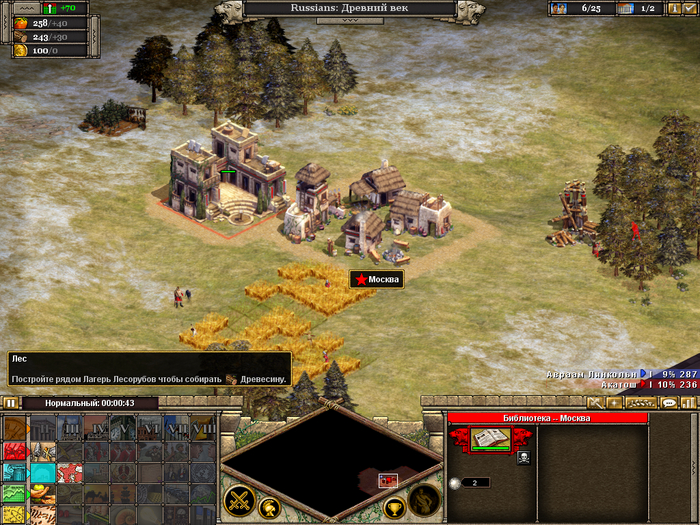Research the cyan civic technology
The image size is (700, 525).
pos(16,472)
